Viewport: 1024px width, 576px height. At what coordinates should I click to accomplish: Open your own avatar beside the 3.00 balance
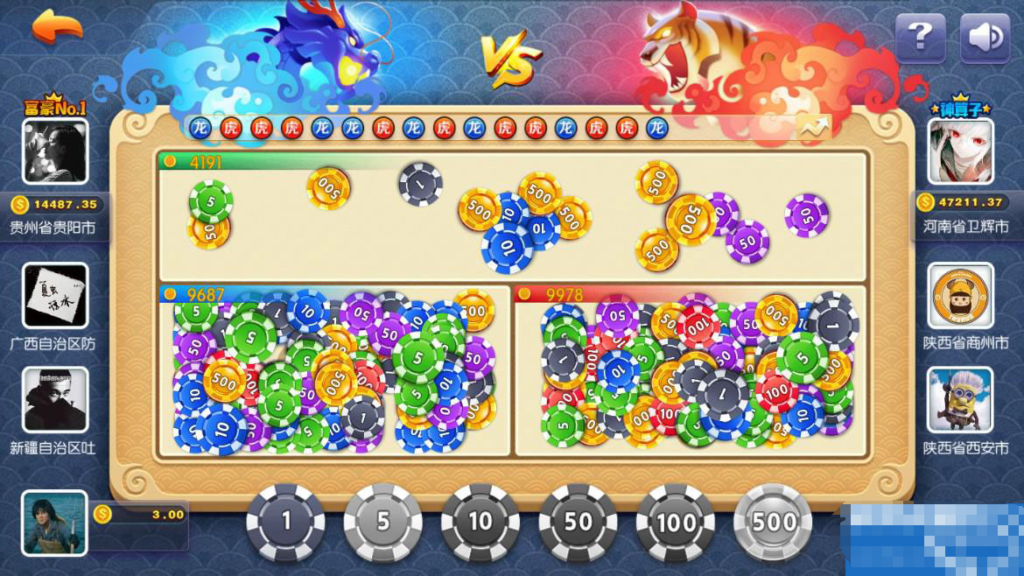click(54, 524)
